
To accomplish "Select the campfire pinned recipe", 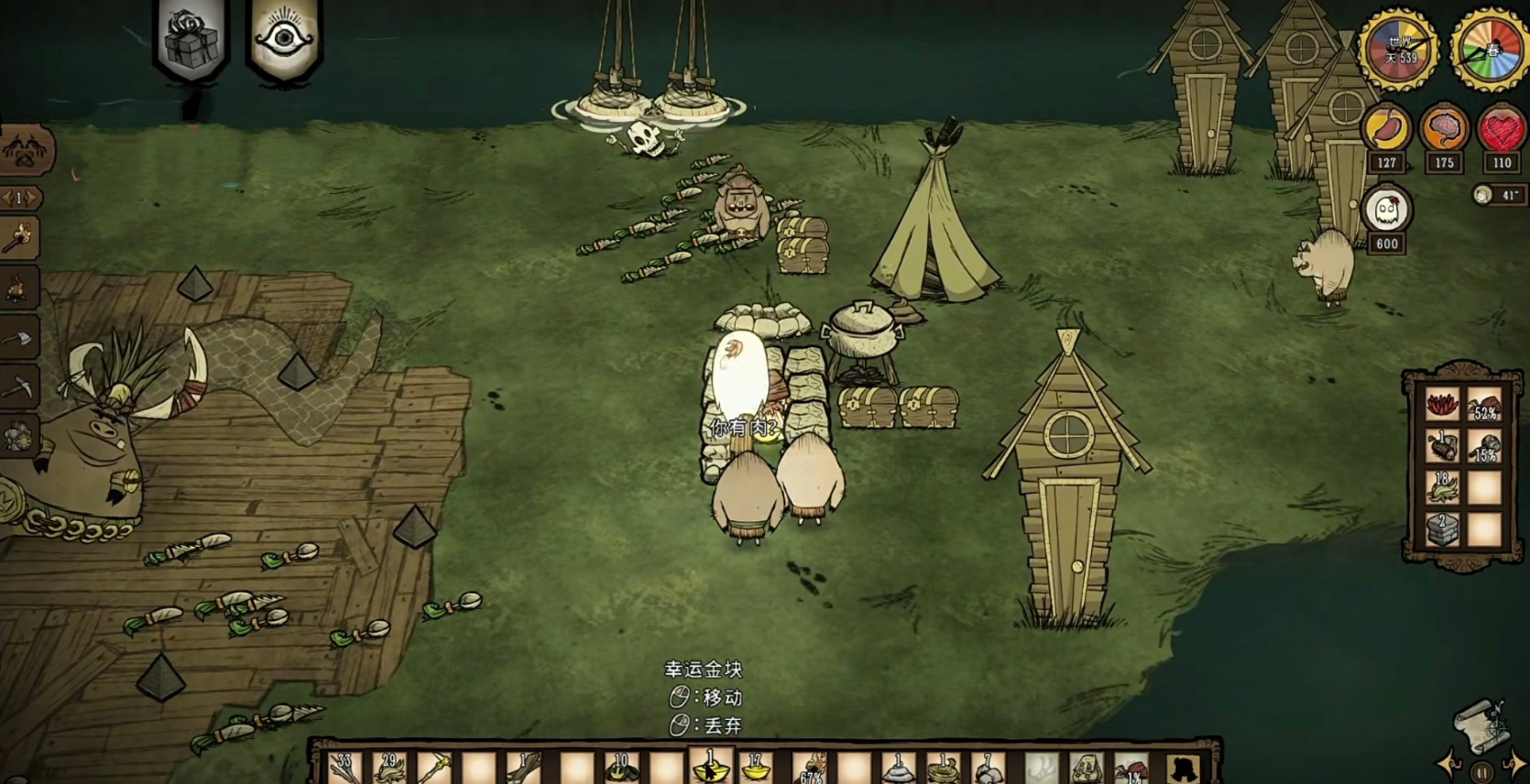I will pos(19,289).
